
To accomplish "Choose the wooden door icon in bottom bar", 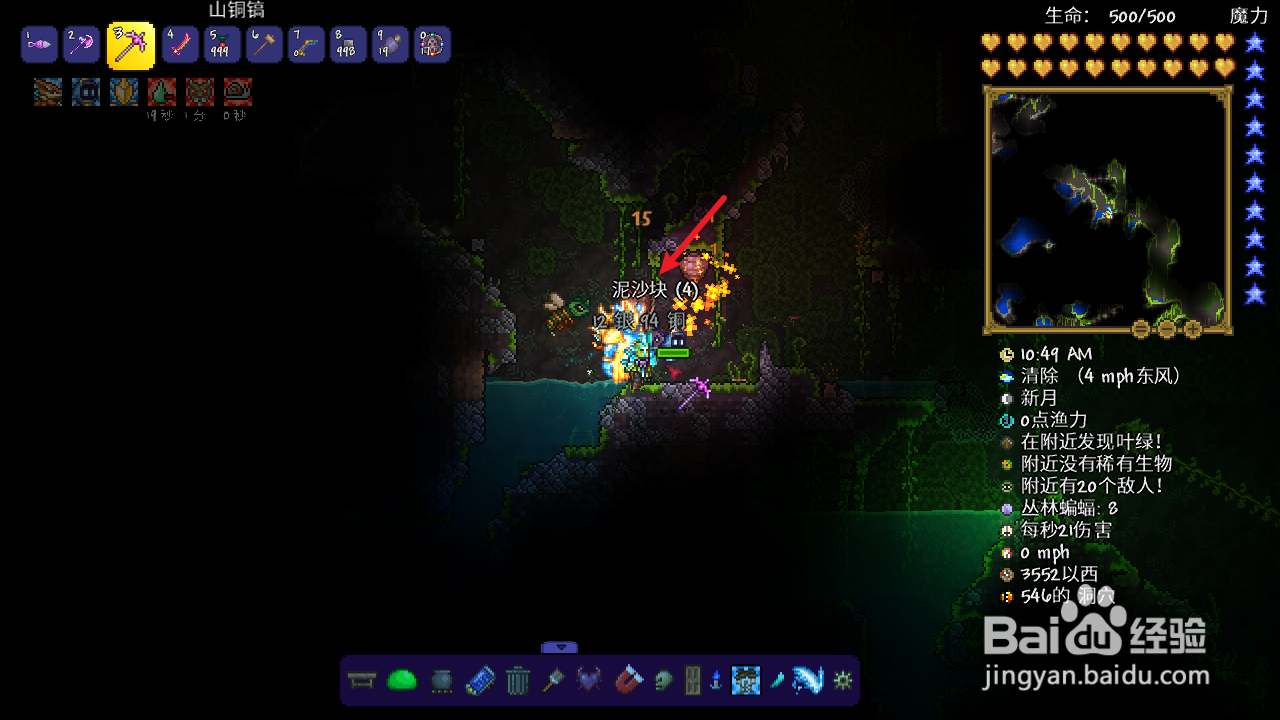I will click(692, 681).
